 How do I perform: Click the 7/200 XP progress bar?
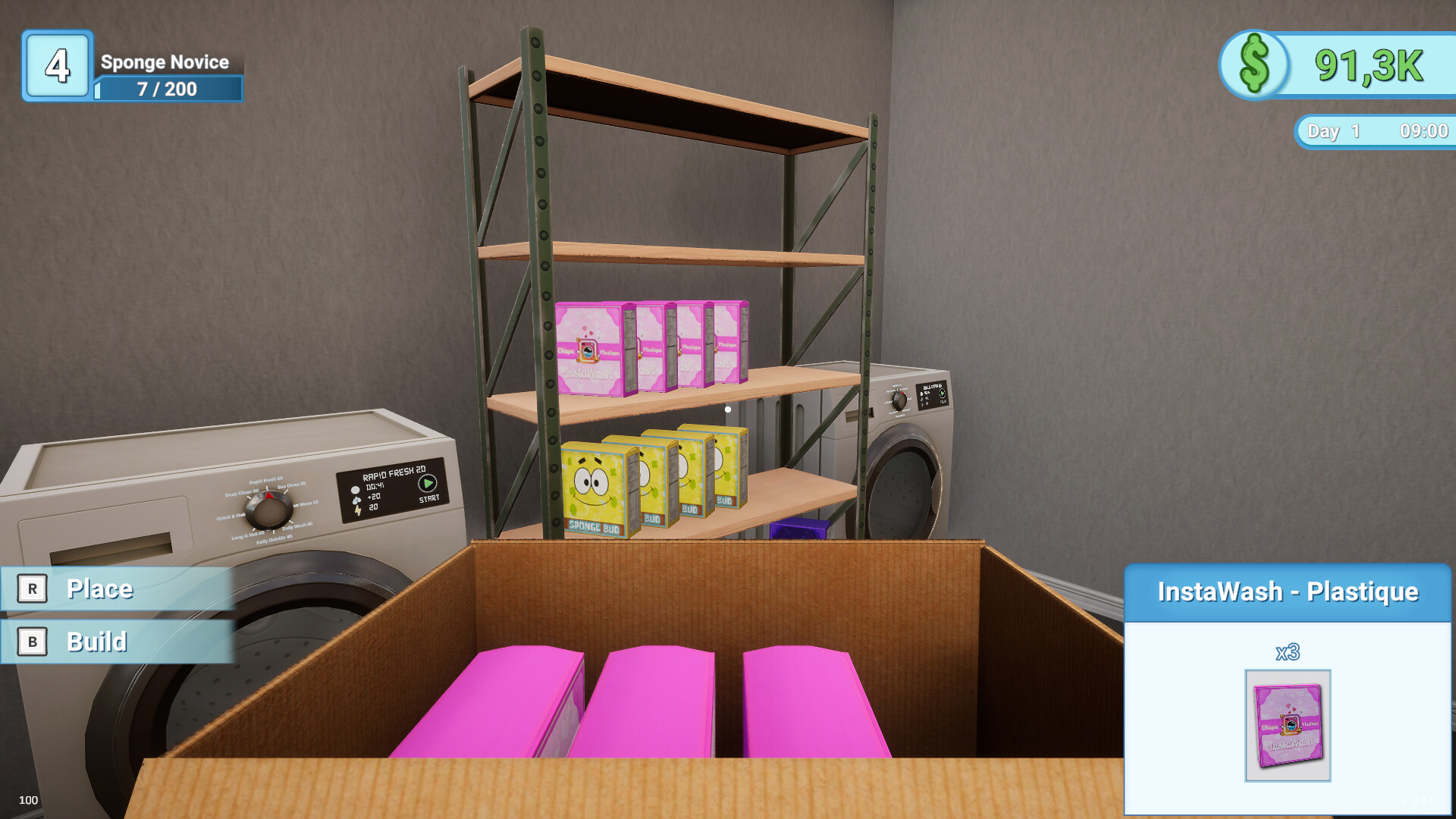[x=165, y=89]
